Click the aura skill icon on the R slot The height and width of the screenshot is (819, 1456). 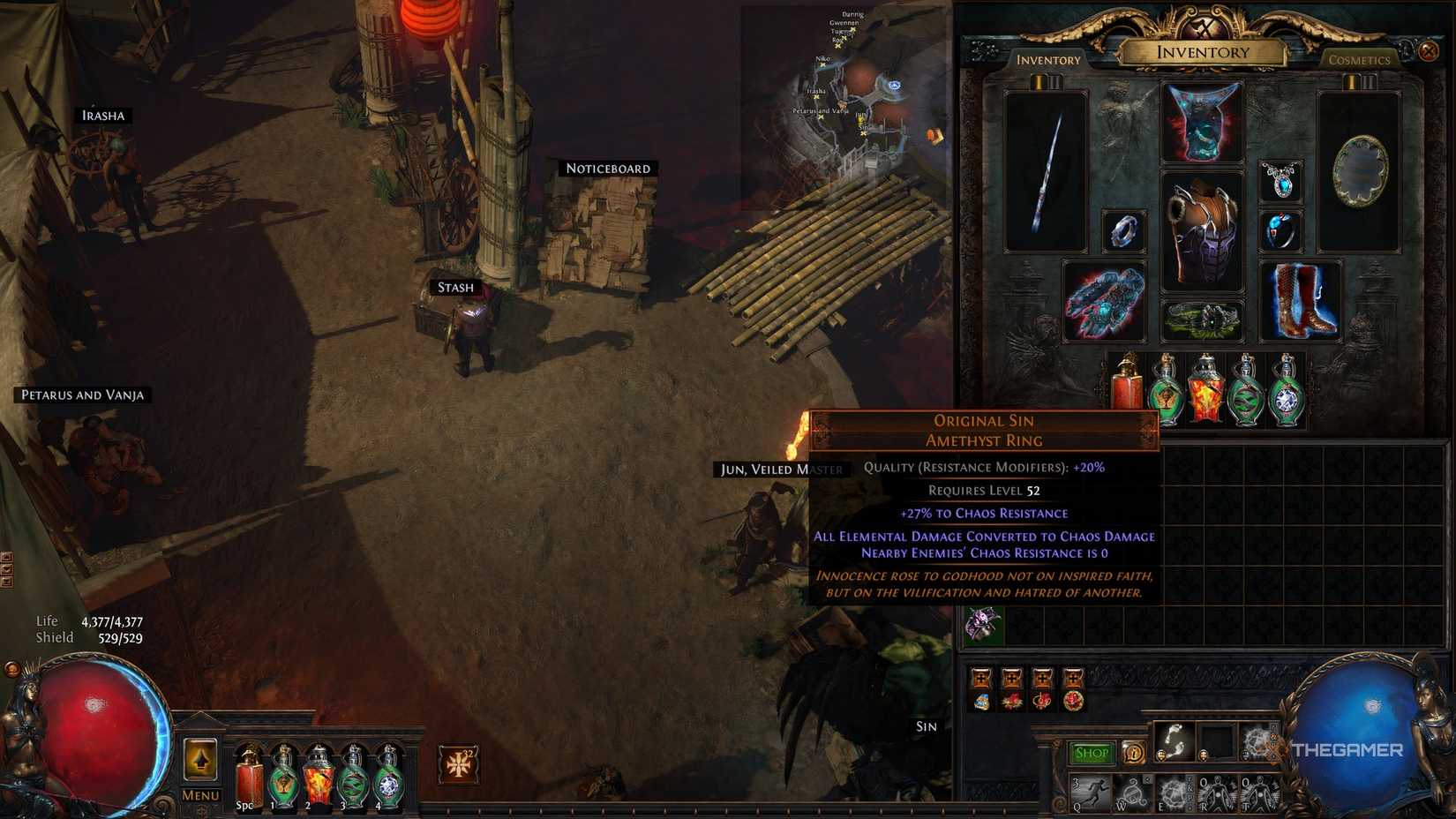pos(1216,793)
